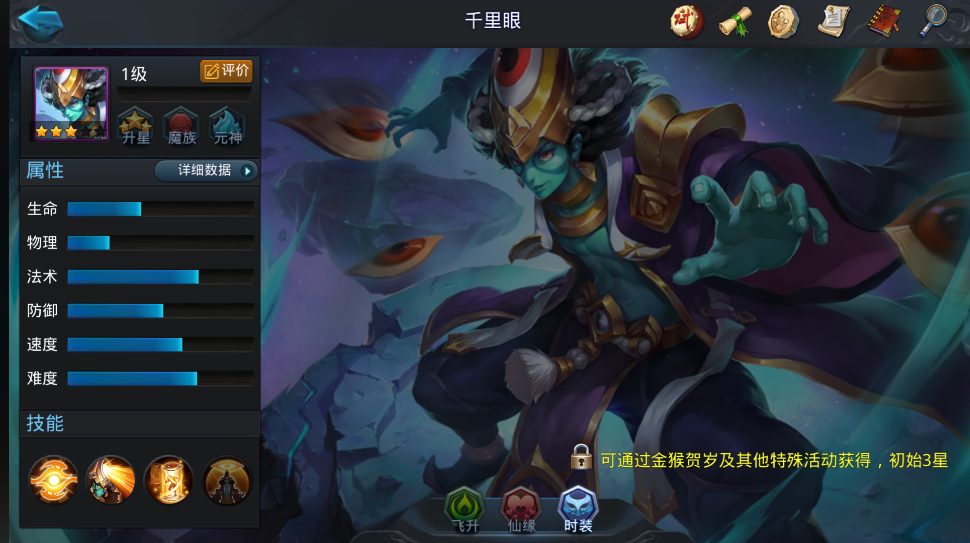Open the pinned paper note icon
The height and width of the screenshot is (543, 970).
coord(833,21)
